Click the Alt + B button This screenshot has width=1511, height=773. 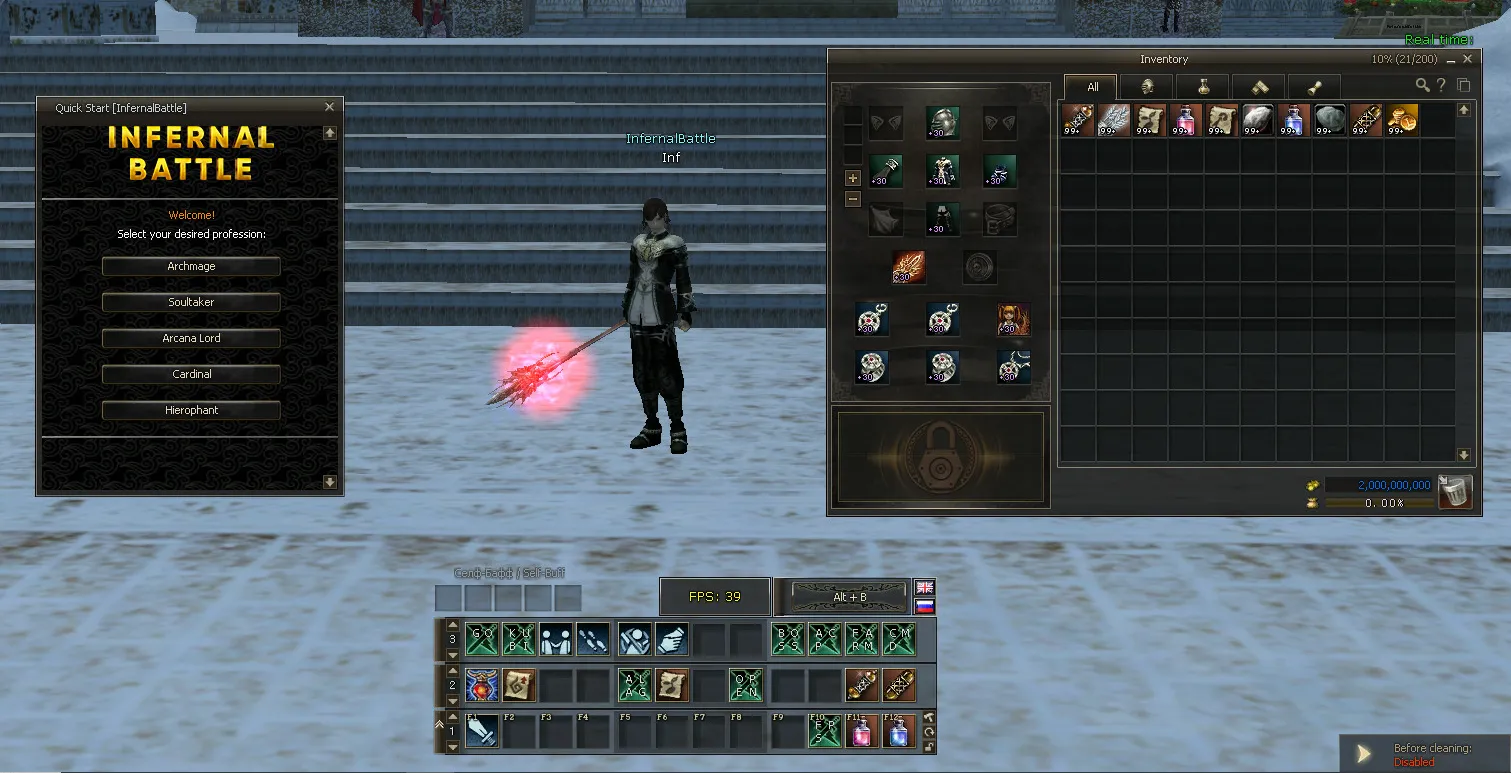[849, 597]
